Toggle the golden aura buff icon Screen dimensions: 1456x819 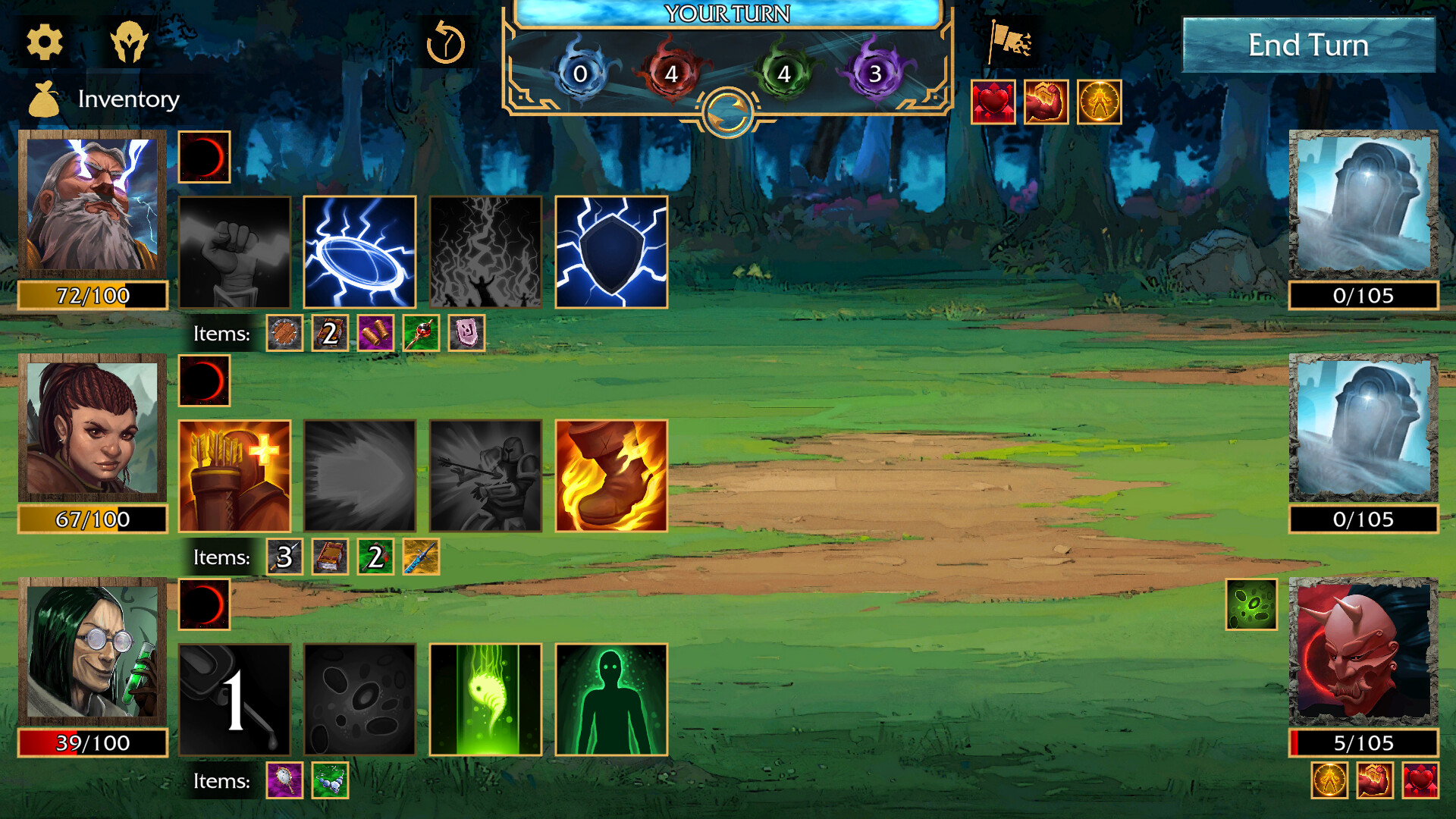pyautogui.click(x=1098, y=102)
